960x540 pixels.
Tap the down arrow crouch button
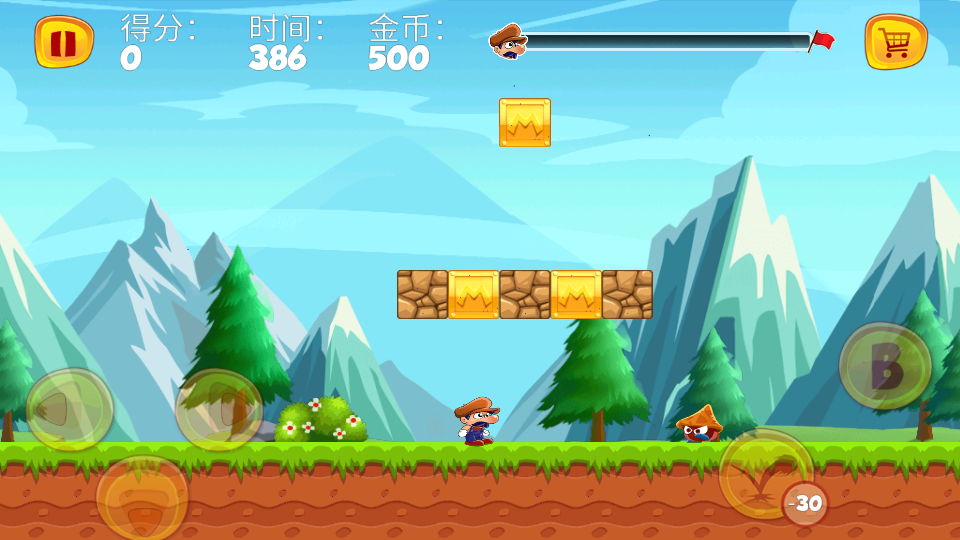coord(142,497)
